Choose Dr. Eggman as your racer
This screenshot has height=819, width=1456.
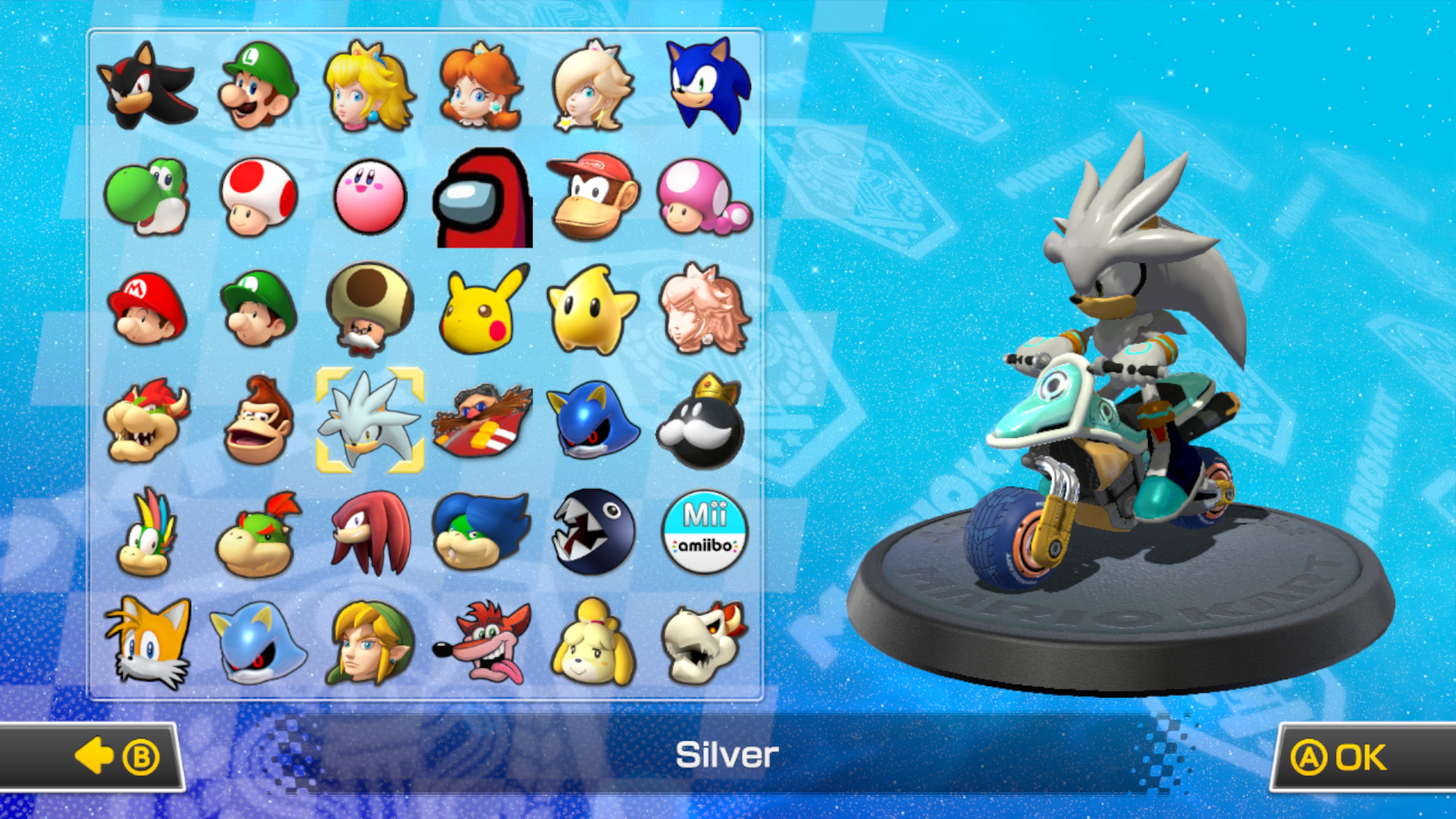[x=482, y=423]
